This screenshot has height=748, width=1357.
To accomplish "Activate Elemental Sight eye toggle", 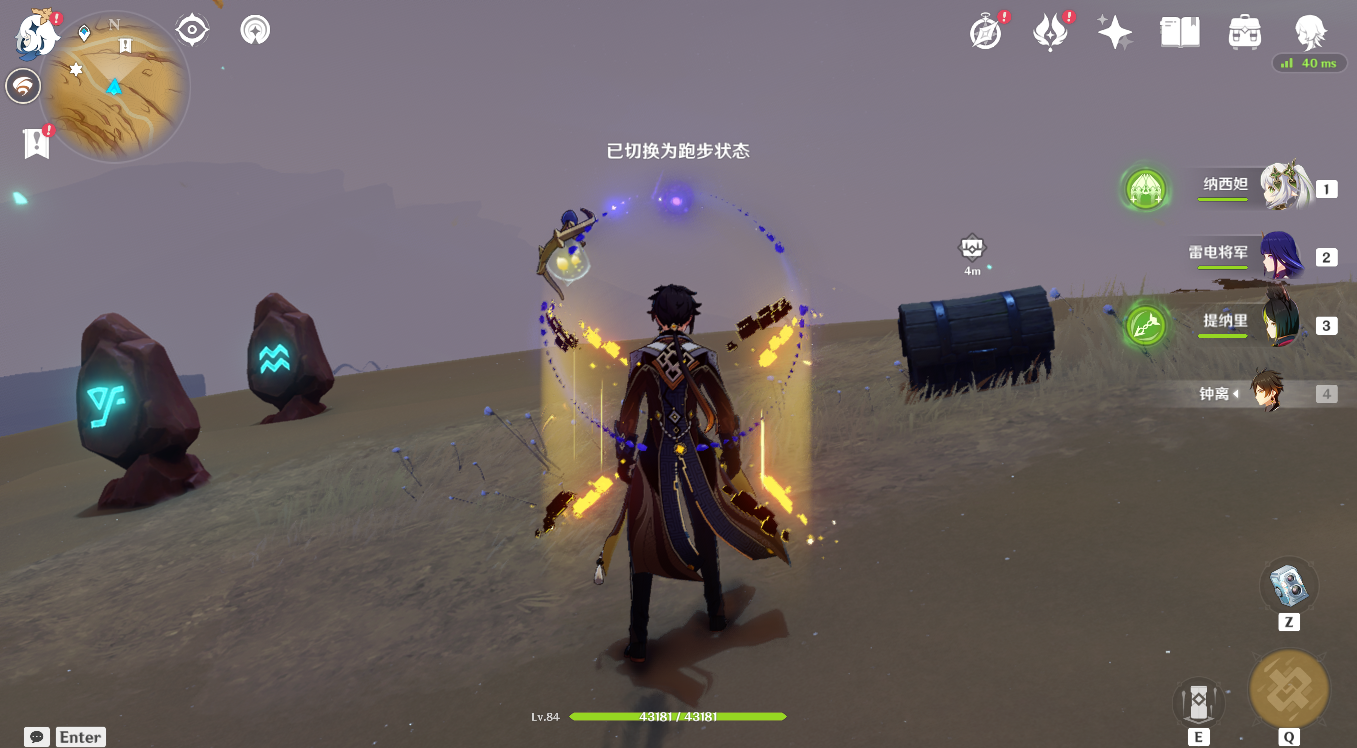I will [191, 29].
